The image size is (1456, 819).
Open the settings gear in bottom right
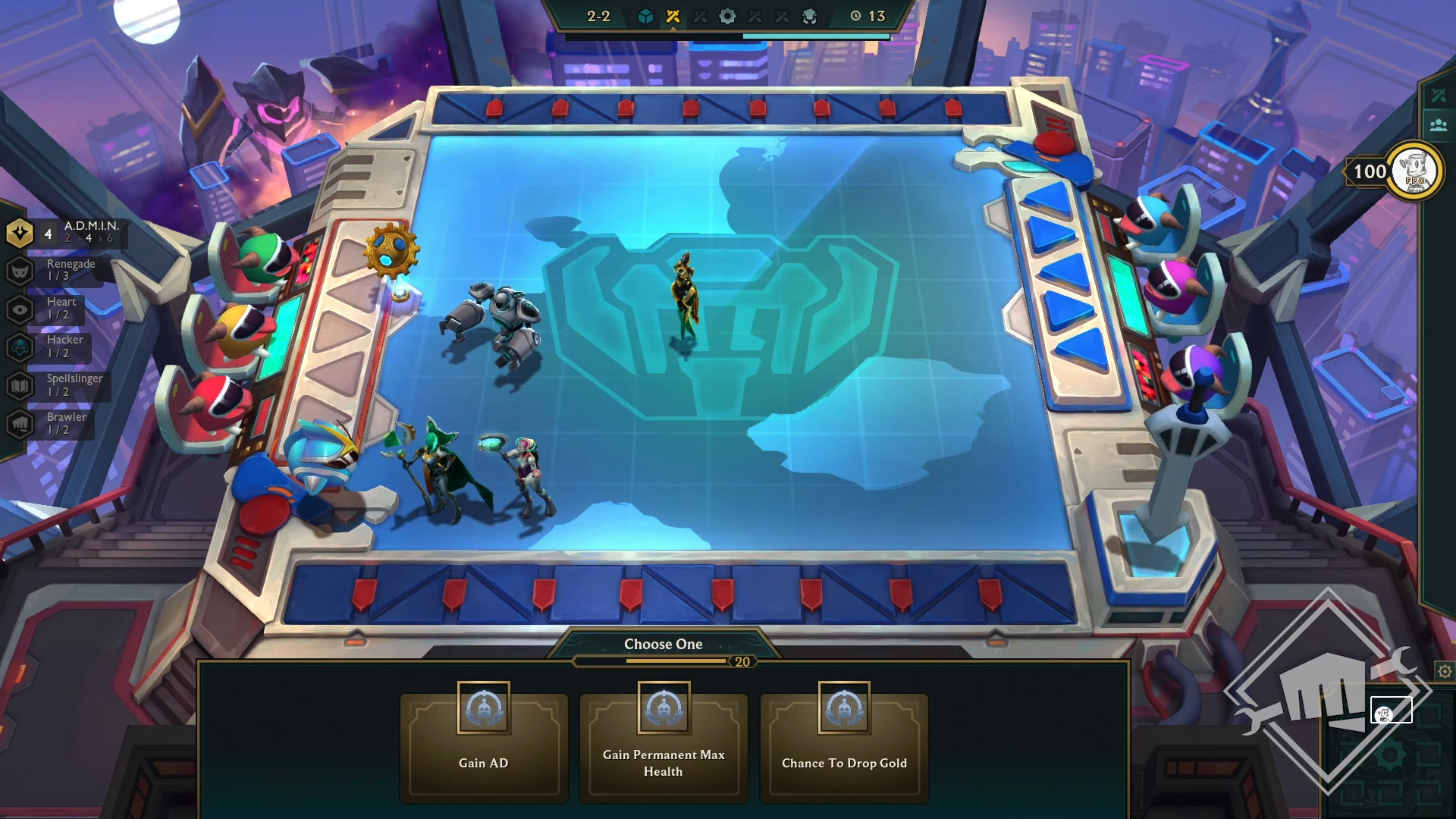tap(1444, 671)
